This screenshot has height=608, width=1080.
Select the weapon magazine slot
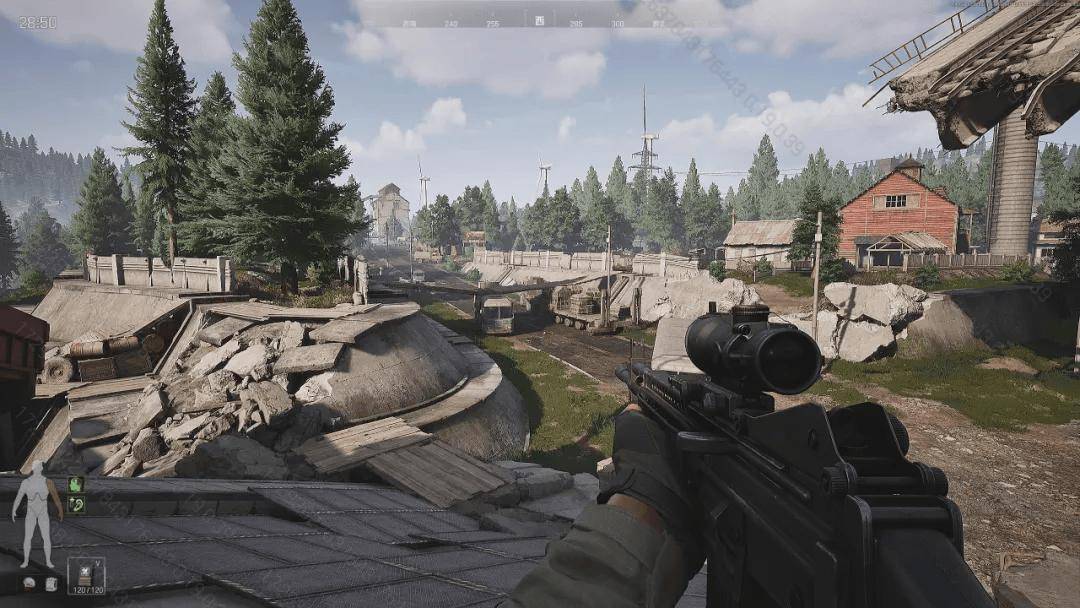point(86,575)
